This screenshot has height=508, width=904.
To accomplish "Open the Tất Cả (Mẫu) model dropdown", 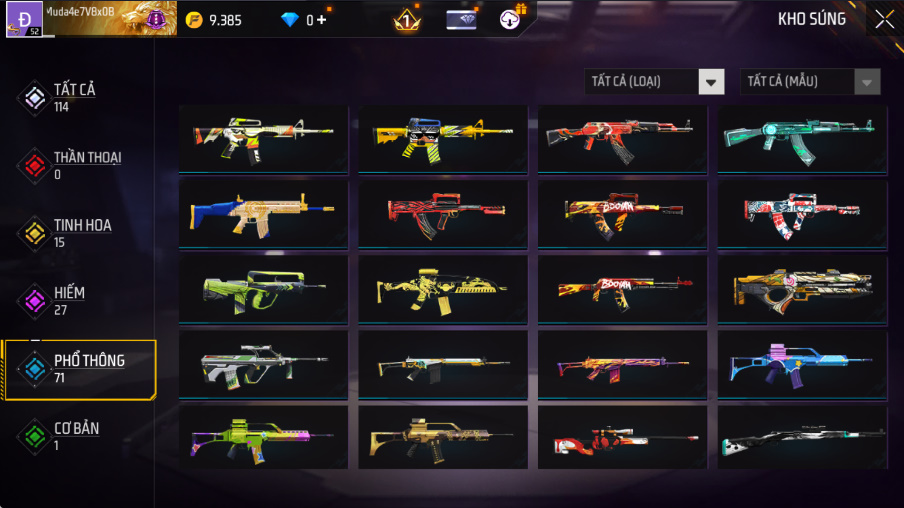I will 810,82.
